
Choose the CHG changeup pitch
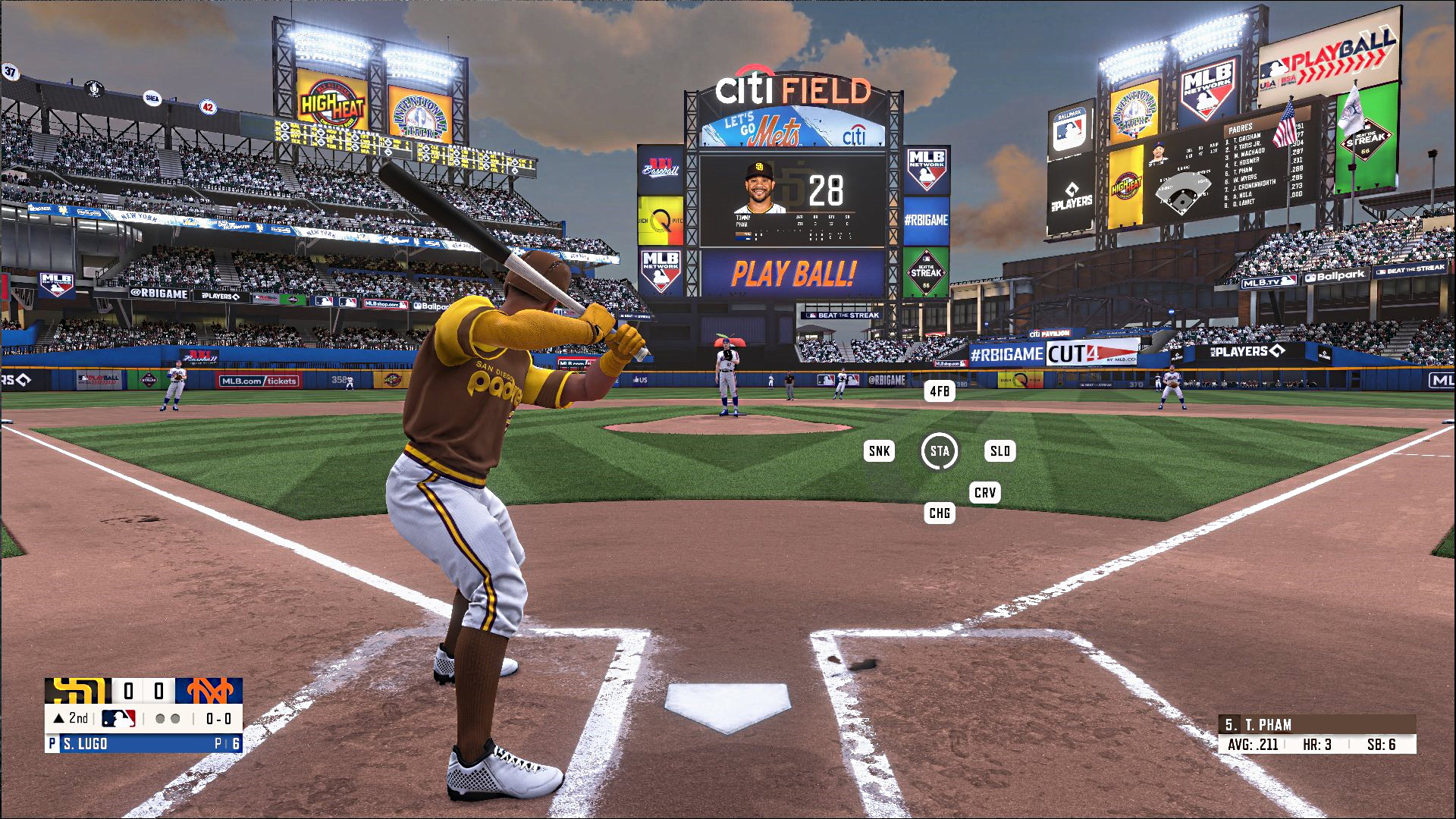point(940,513)
